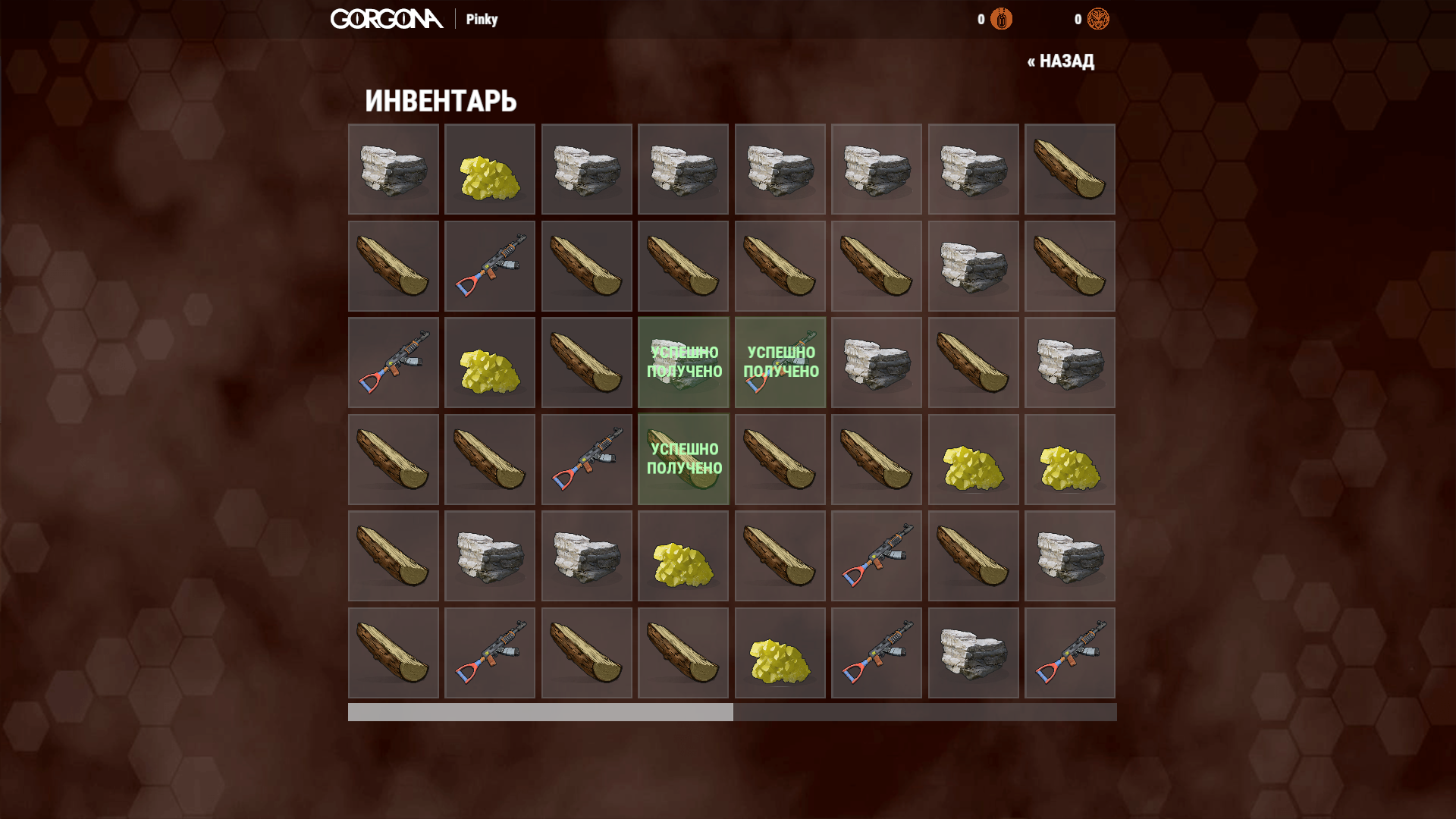Select the assault rifle in the second row
The width and height of the screenshot is (1456, 819).
[490, 266]
